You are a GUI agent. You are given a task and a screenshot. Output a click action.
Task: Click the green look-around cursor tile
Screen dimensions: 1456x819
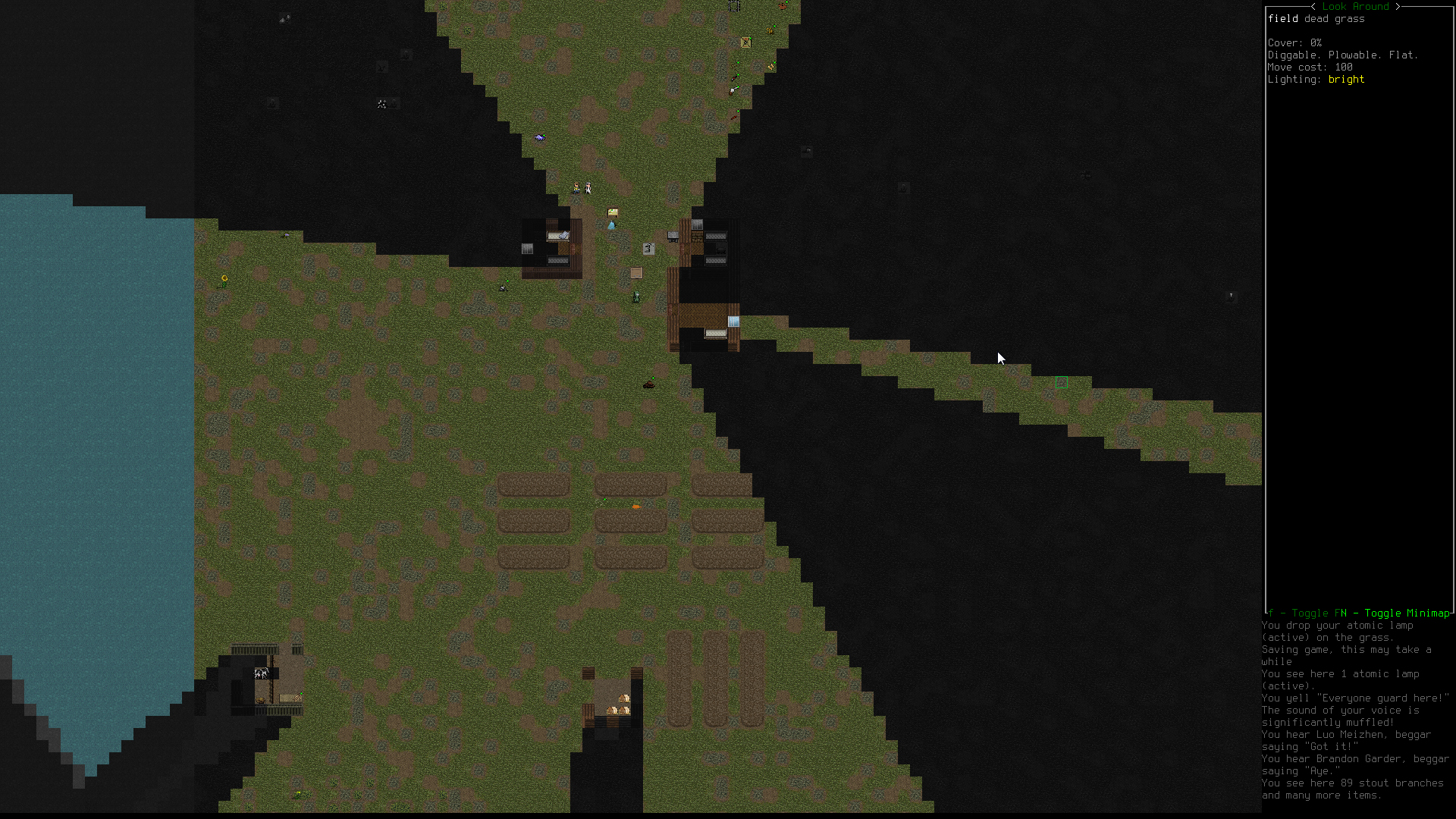pos(1061,383)
